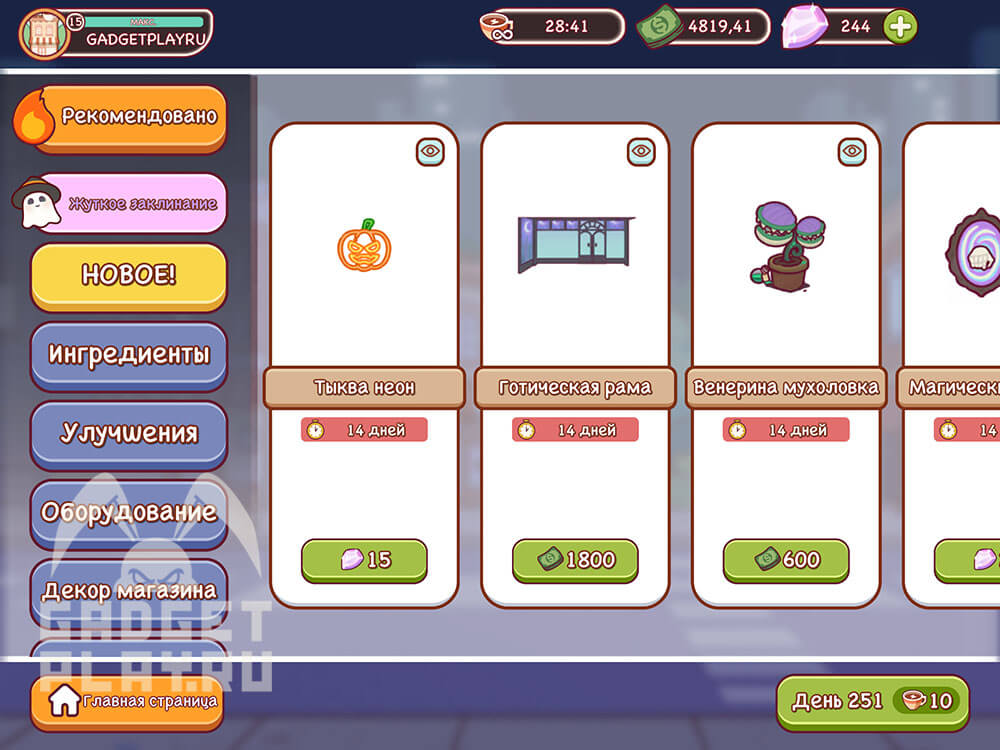Viewport: 1000px width, 750px height.
Task: Open the Декор магазина category
Action: [129, 590]
